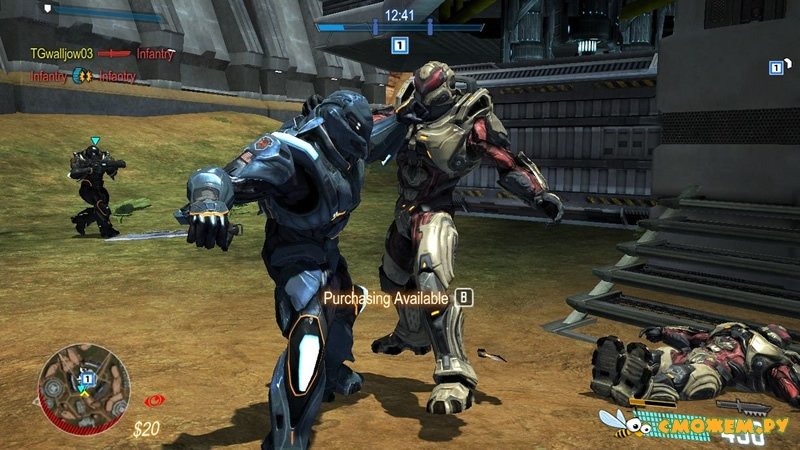
Task: Select the objective 1 marker below the timer
Action: [x=399, y=45]
